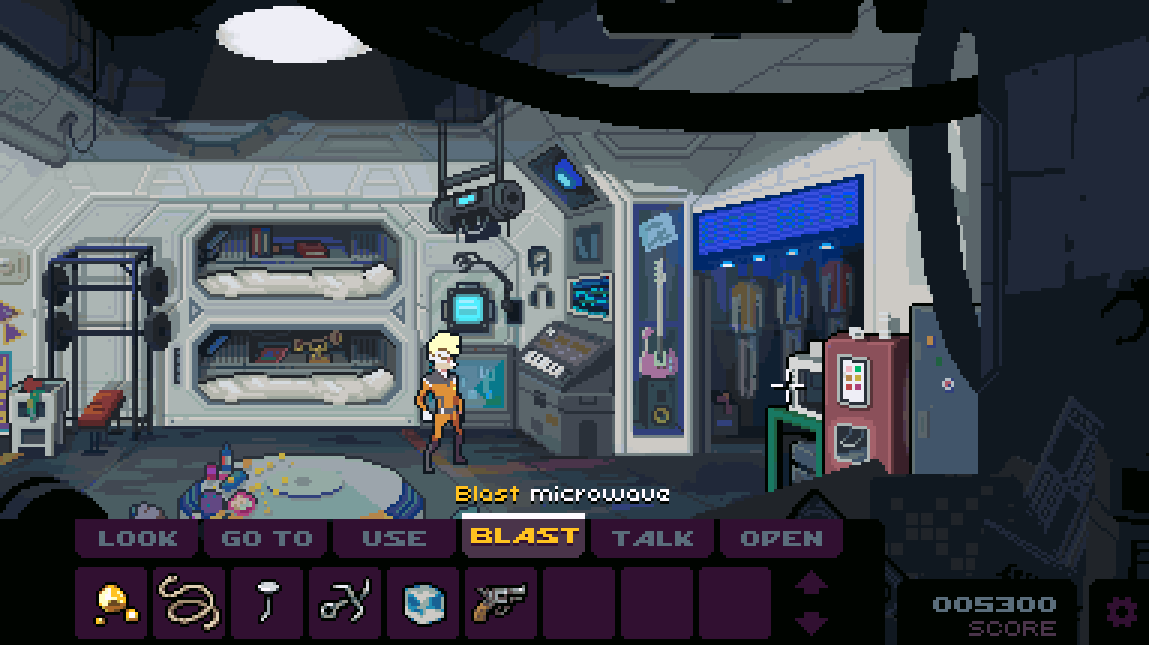Select the coiled rope in inventory
The width and height of the screenshot is (1149, 645).
point(190,603)
